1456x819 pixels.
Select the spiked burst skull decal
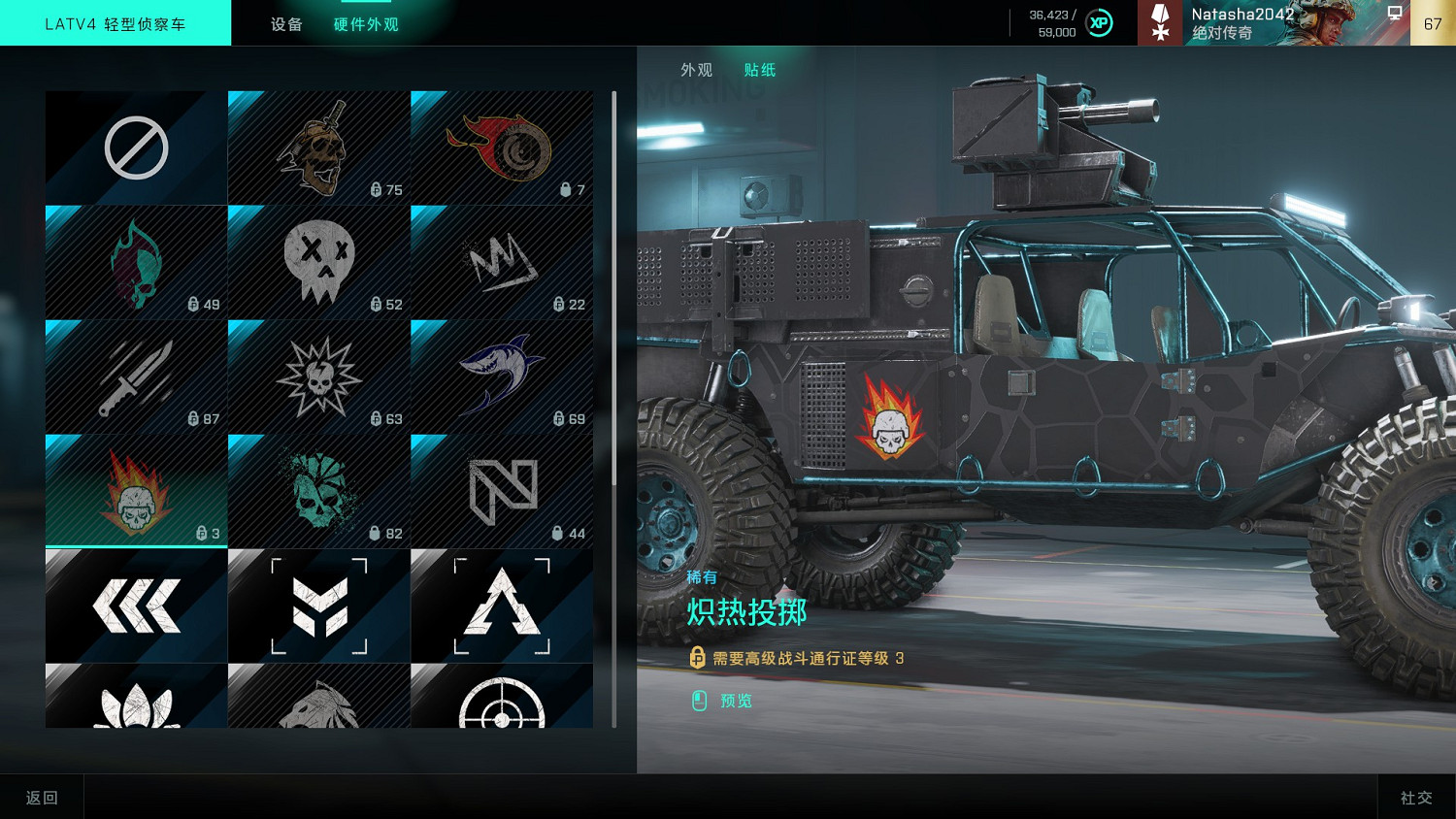pyautogui.click(x=318, y=377)
